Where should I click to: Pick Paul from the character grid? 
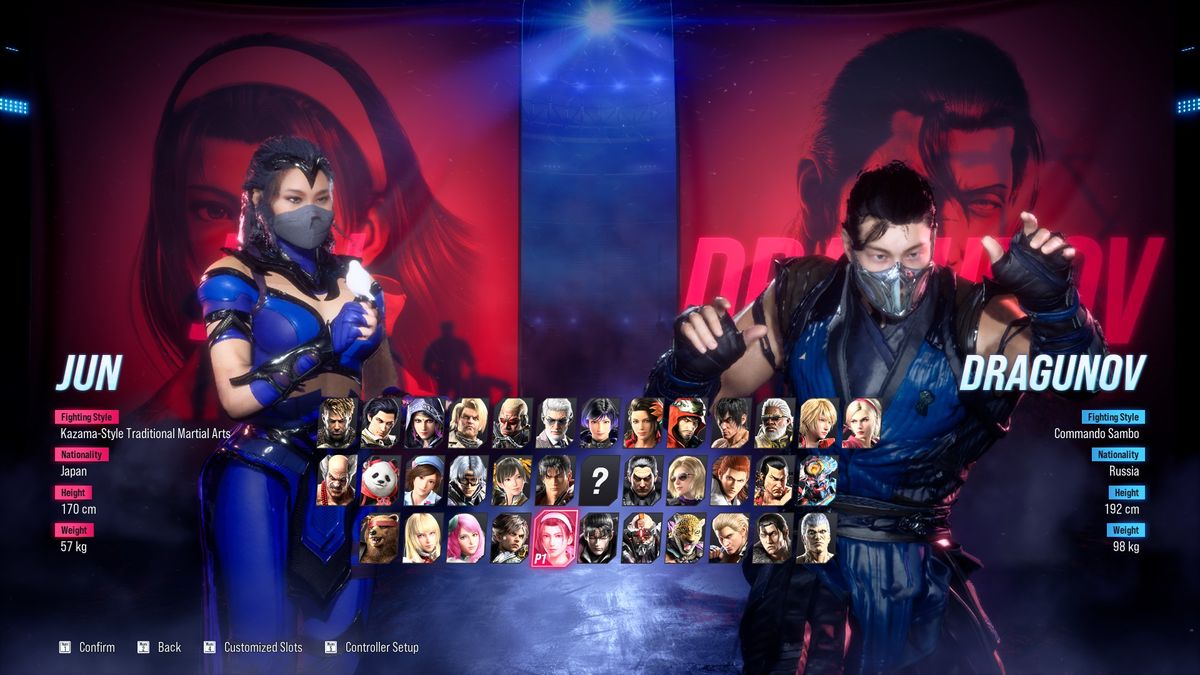click(x=465, y=423)
